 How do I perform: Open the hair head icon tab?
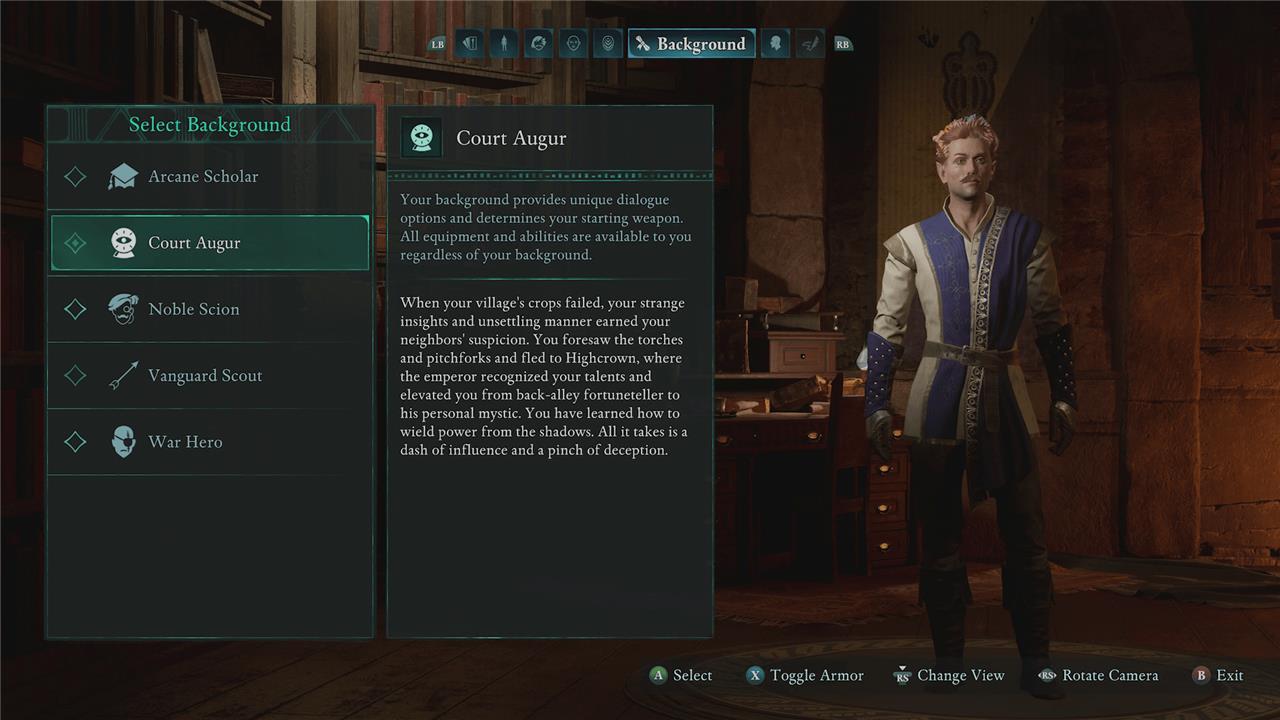click(539, 44)
